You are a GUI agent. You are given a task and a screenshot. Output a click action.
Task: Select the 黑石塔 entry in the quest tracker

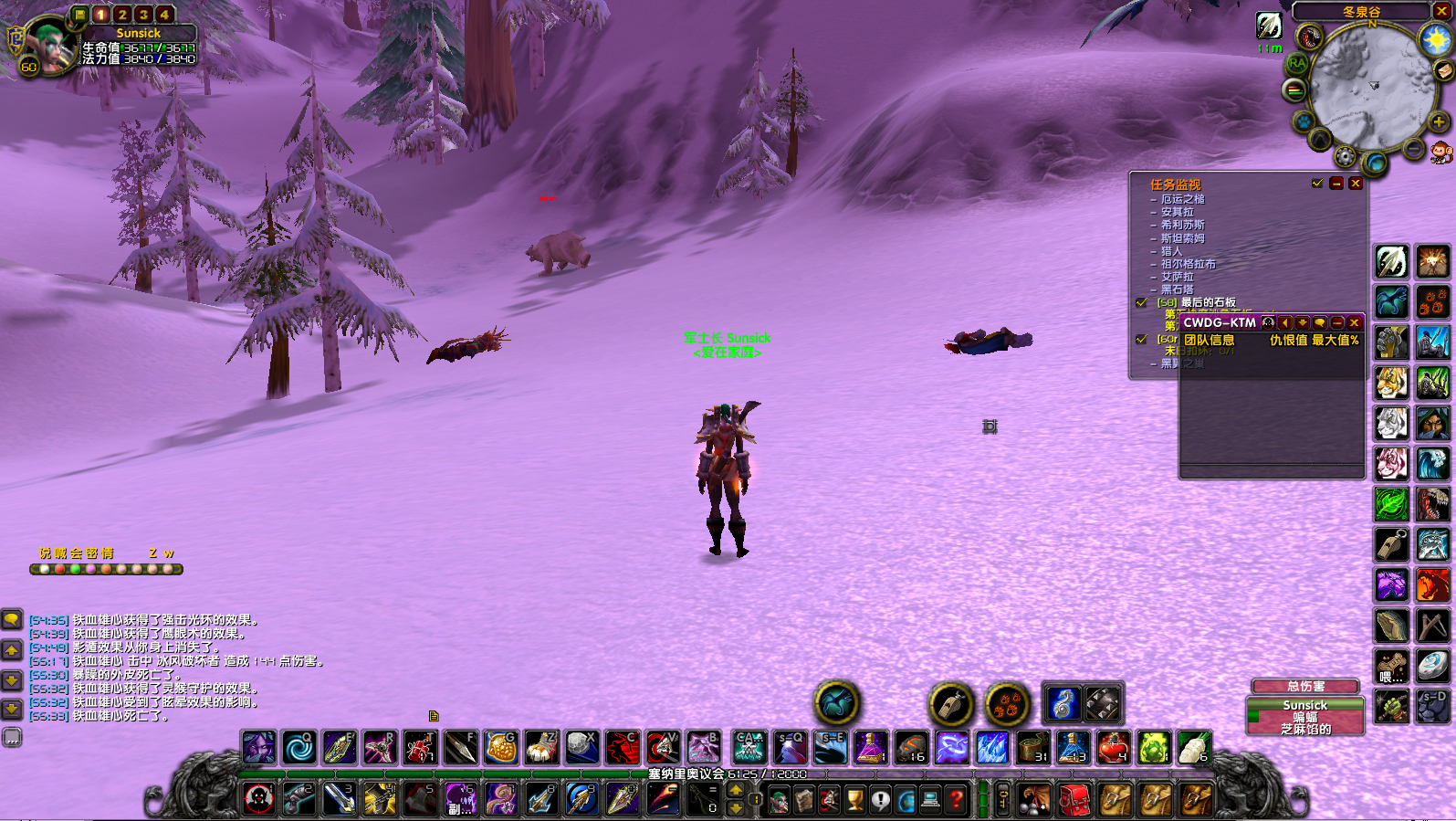[x=1177, y=289]
